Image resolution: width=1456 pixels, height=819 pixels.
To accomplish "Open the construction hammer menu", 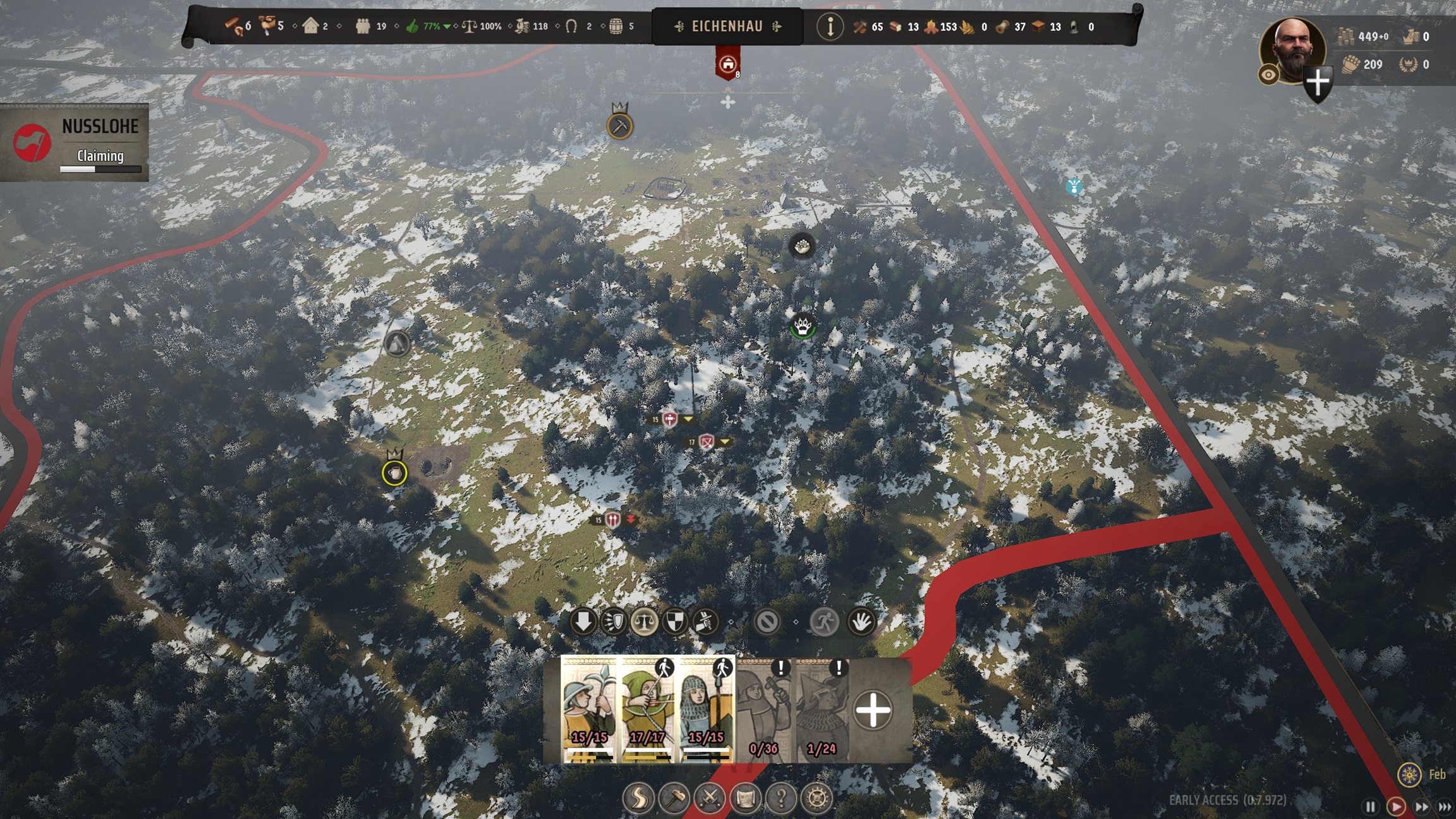I will (674, 798).
